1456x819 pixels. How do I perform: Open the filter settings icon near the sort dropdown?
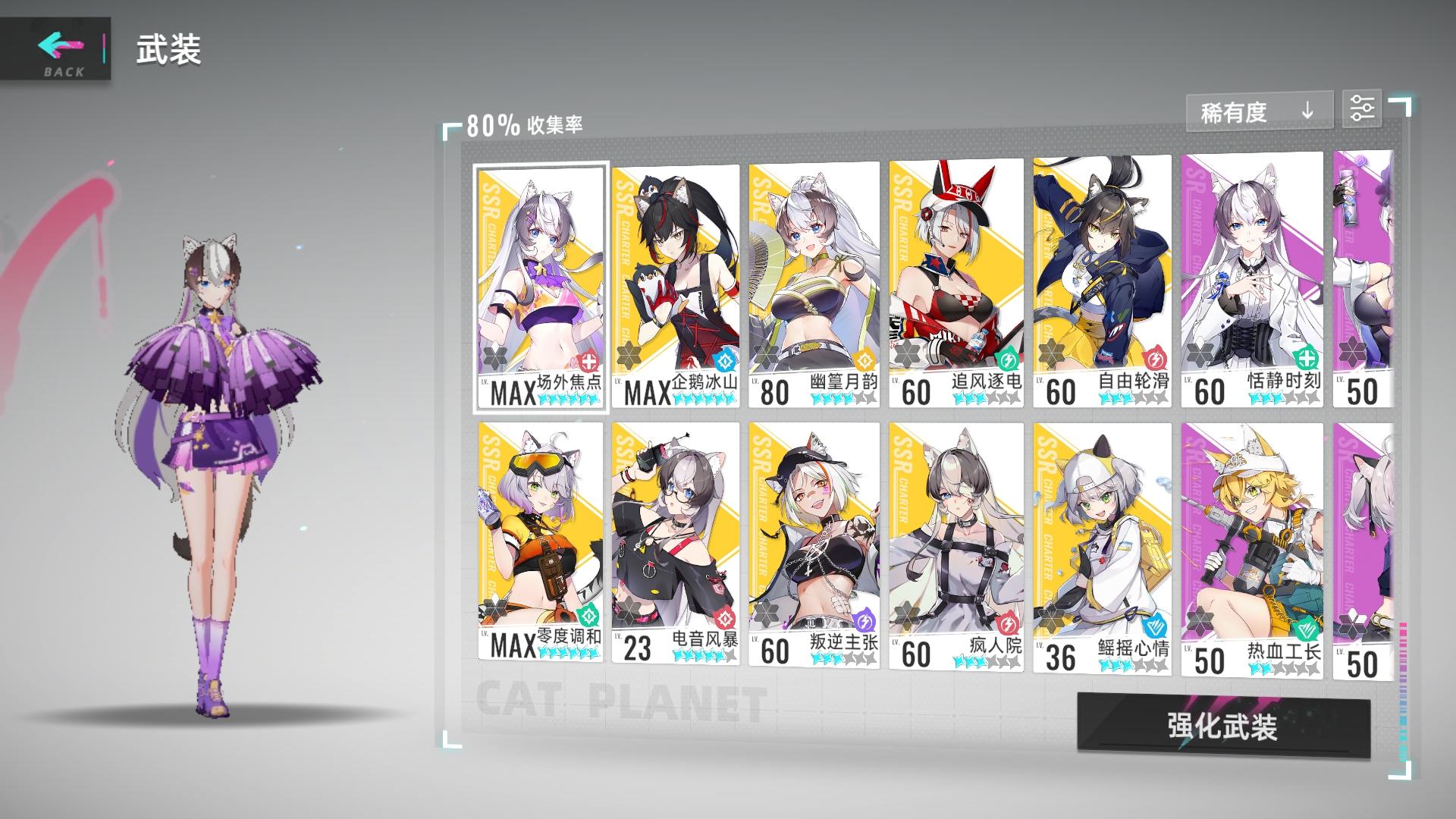[x=1363, y=109]
